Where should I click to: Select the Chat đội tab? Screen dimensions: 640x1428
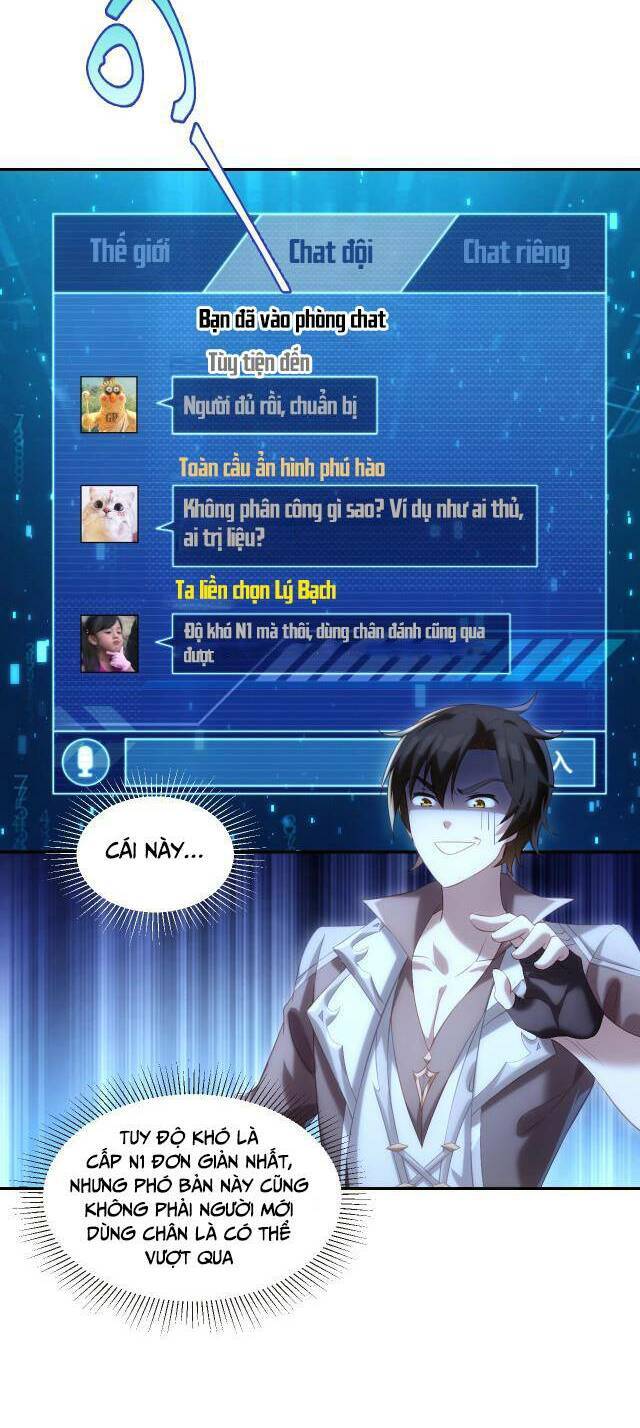pyautogui.click(x=330, y=252)
